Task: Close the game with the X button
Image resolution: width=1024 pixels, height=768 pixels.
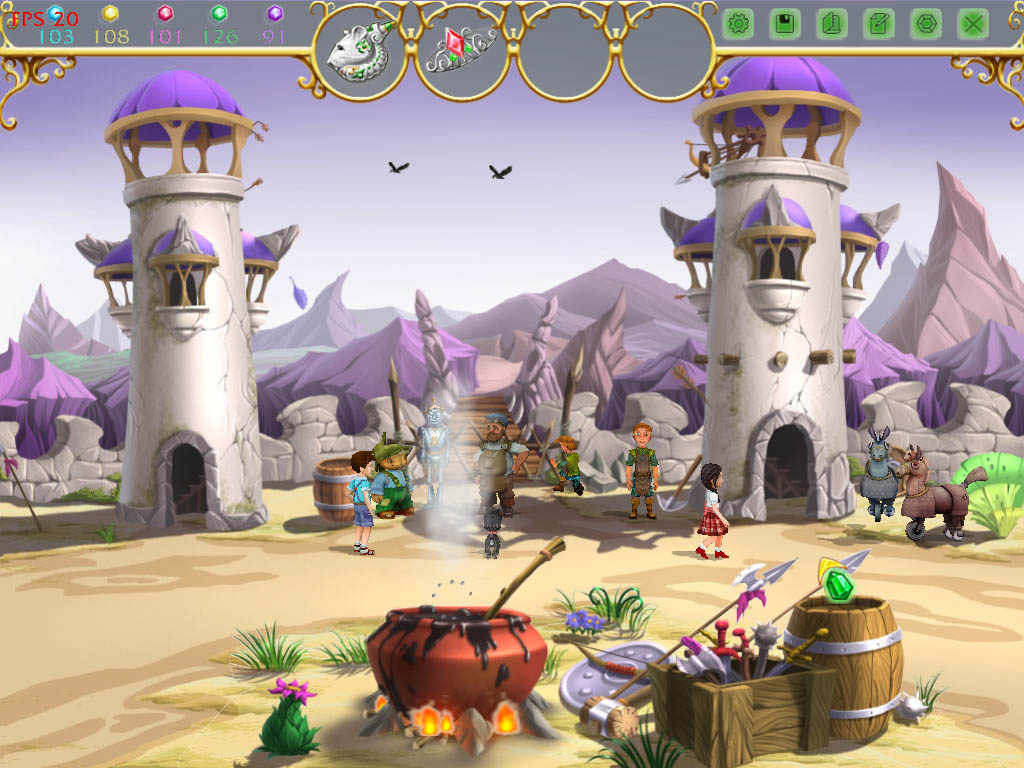Action: click(x=973, y=24)
